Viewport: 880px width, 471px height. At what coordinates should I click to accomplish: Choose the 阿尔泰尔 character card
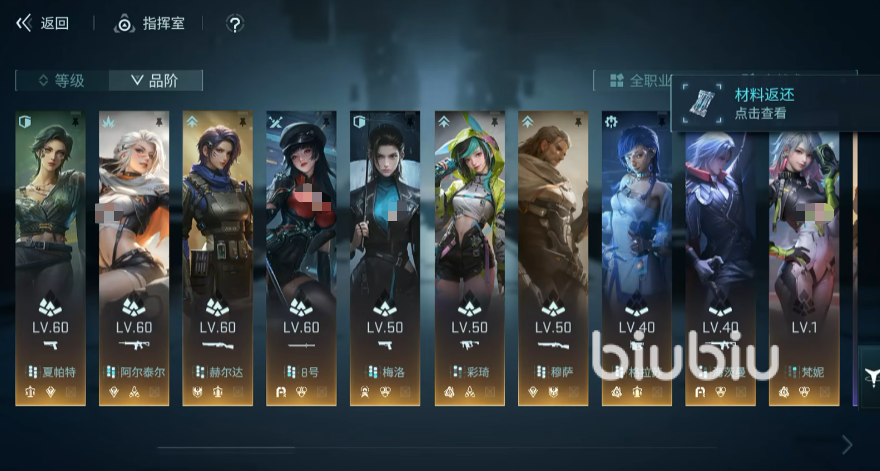click(x=134, y=258)
